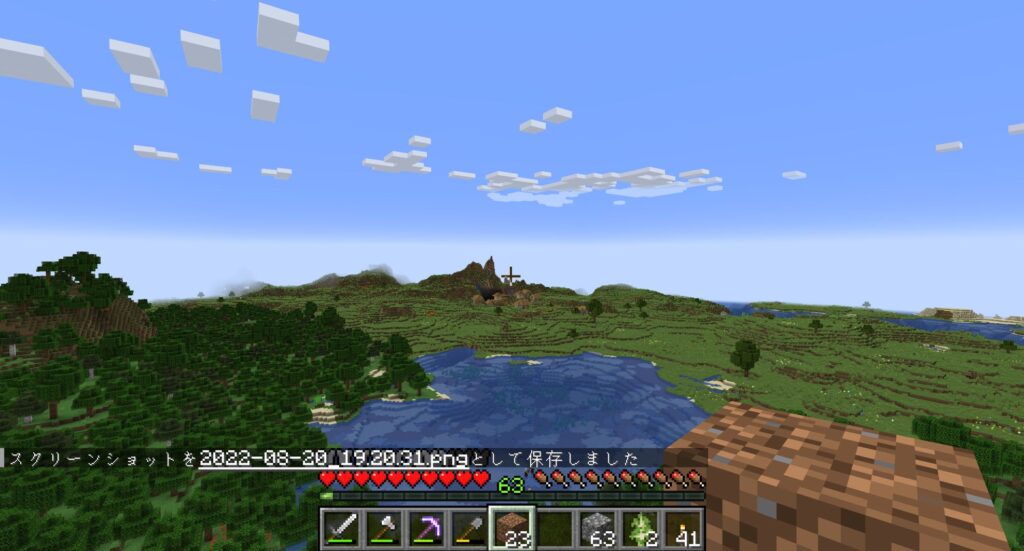Select the dirt block stack of 23

512,528
